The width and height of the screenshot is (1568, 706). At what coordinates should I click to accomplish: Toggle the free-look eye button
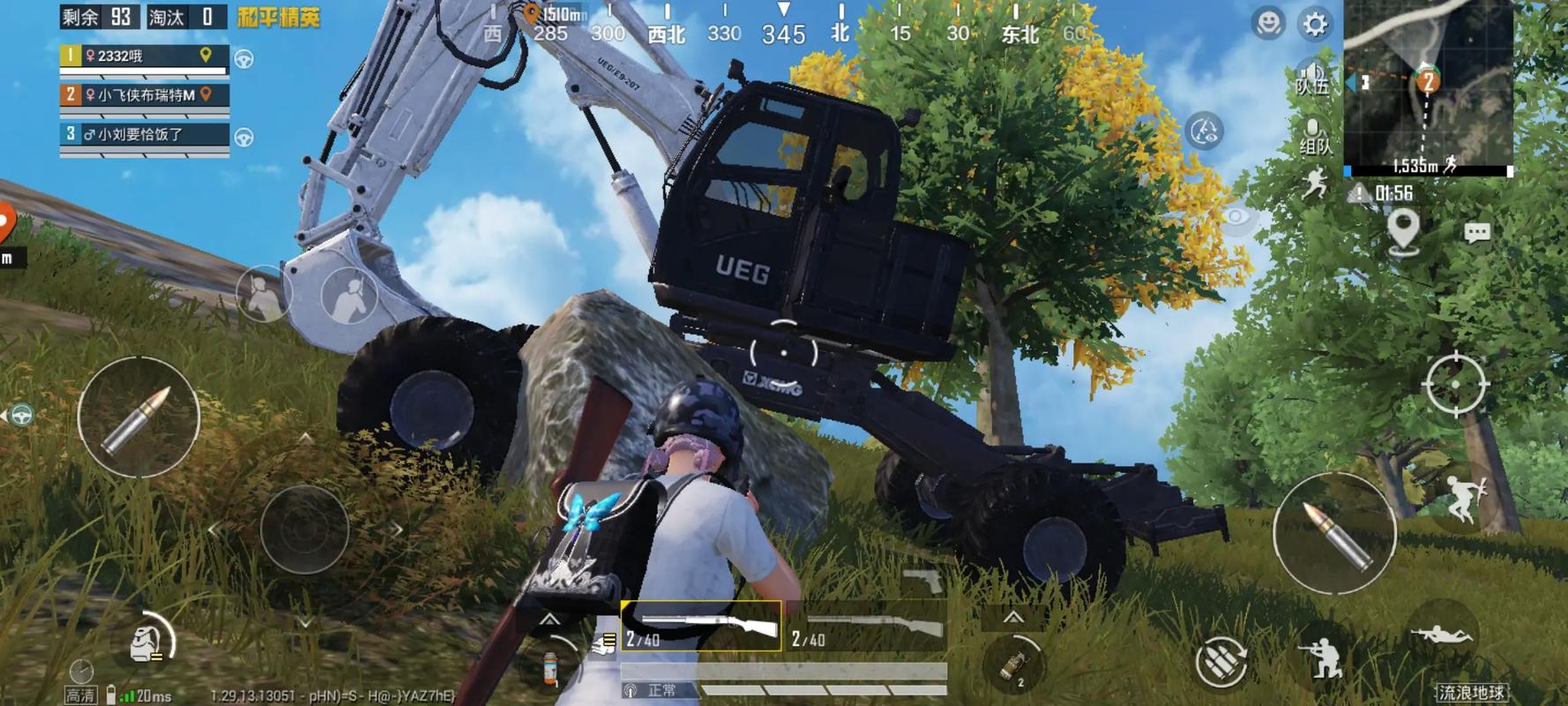[1236, 217]
